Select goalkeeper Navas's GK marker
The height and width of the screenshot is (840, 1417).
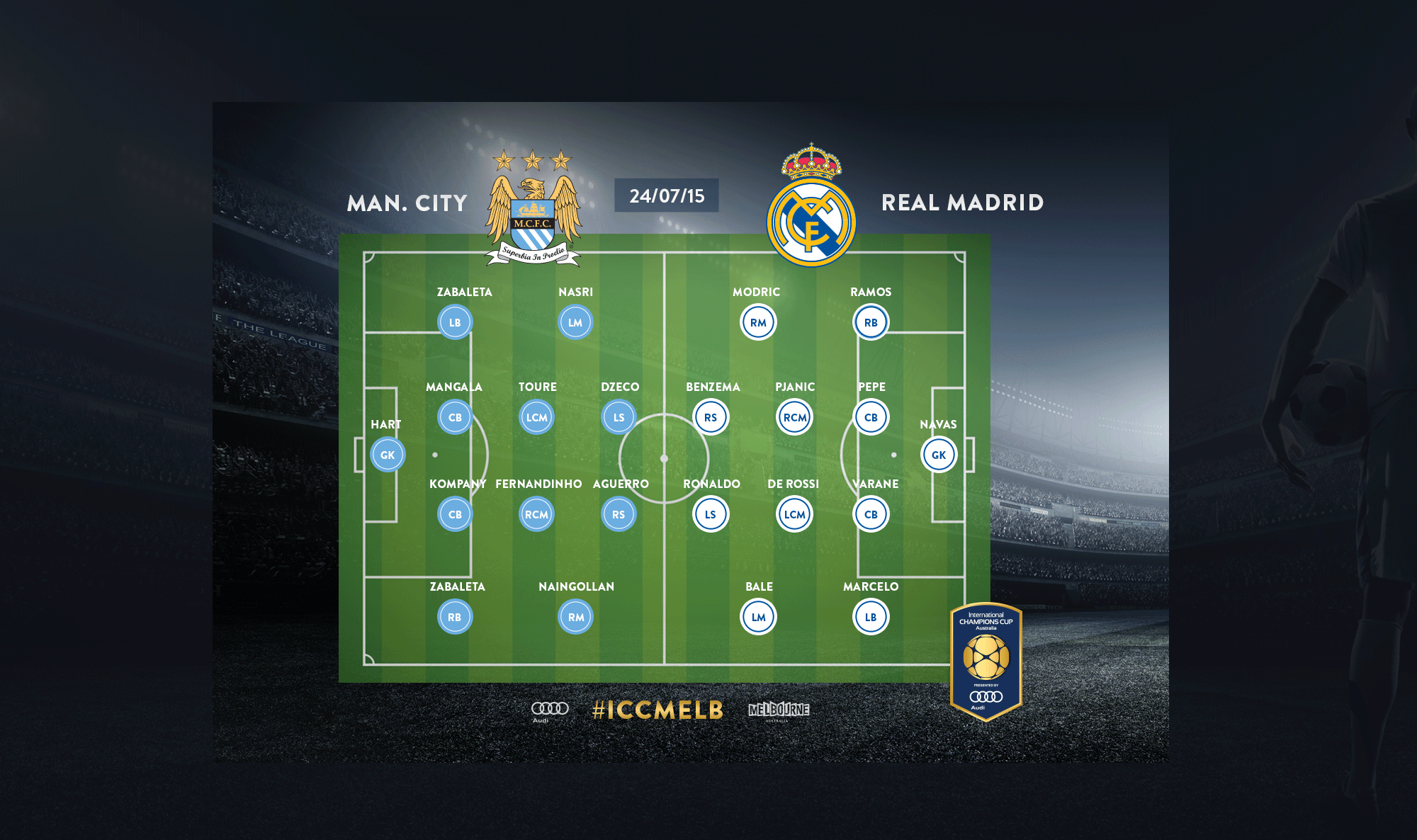click(939, 455)
